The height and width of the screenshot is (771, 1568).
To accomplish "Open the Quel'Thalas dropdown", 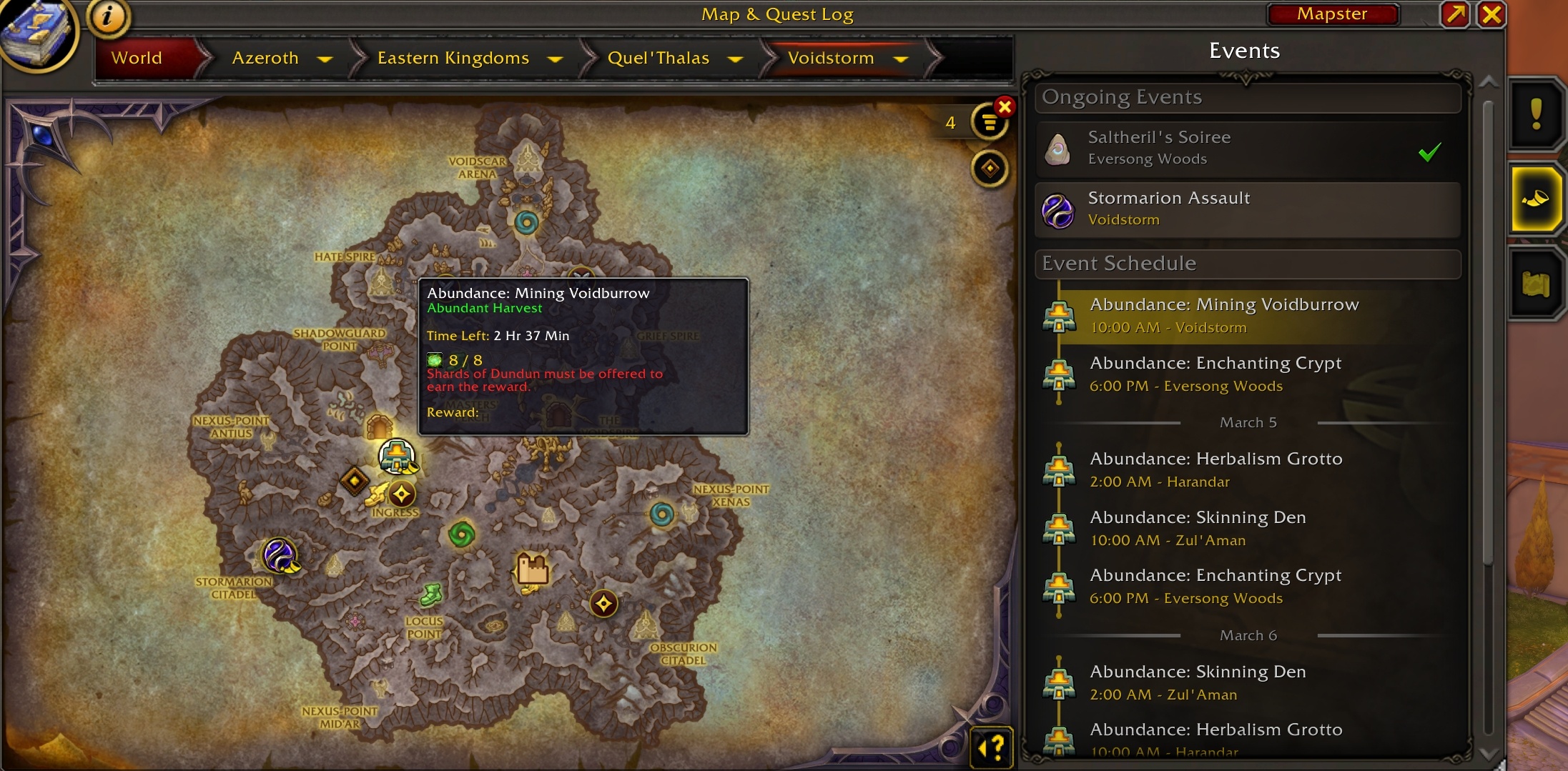I will 735,59.
